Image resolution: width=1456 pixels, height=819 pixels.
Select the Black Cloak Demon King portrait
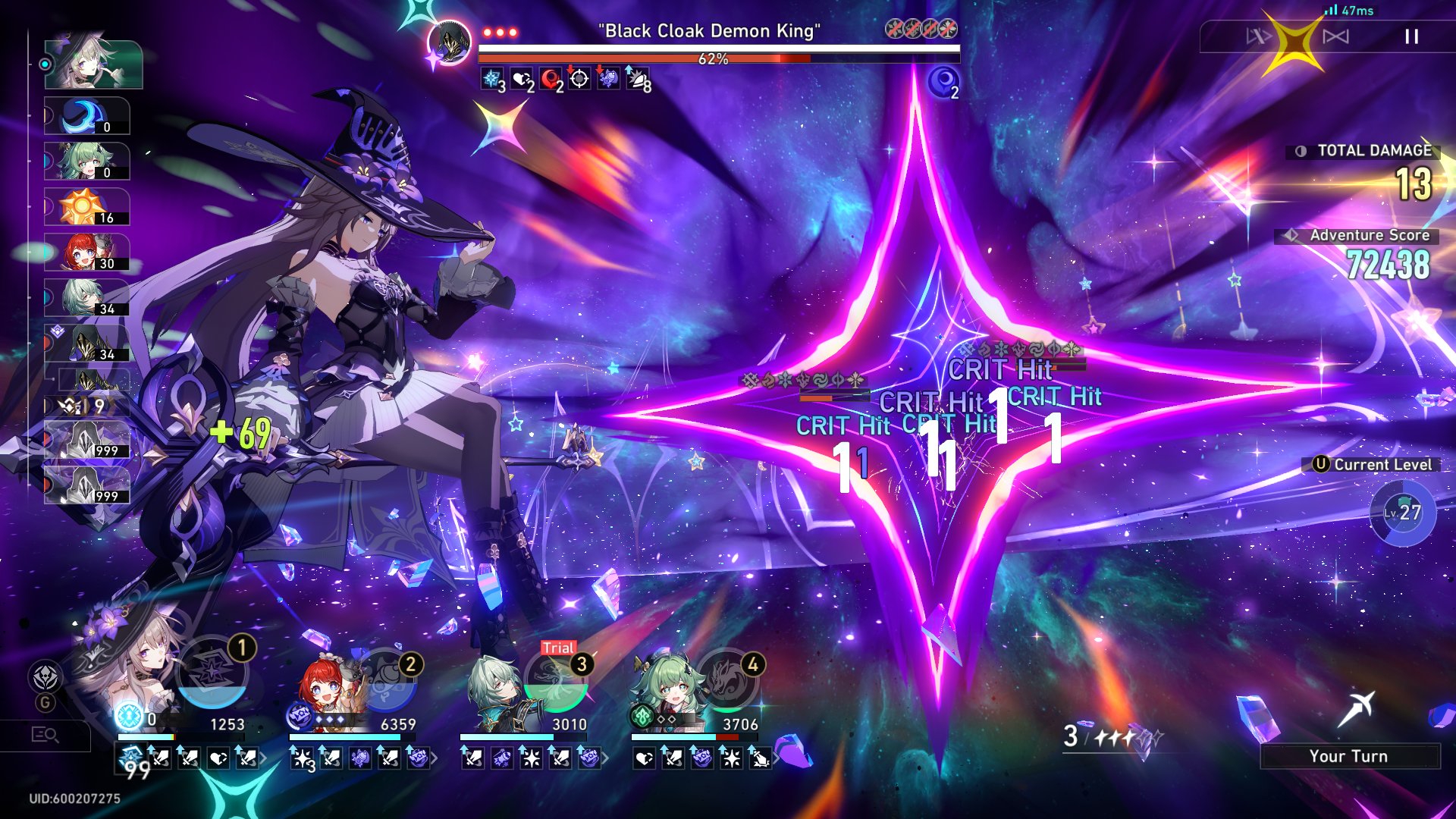coord(450,42)
